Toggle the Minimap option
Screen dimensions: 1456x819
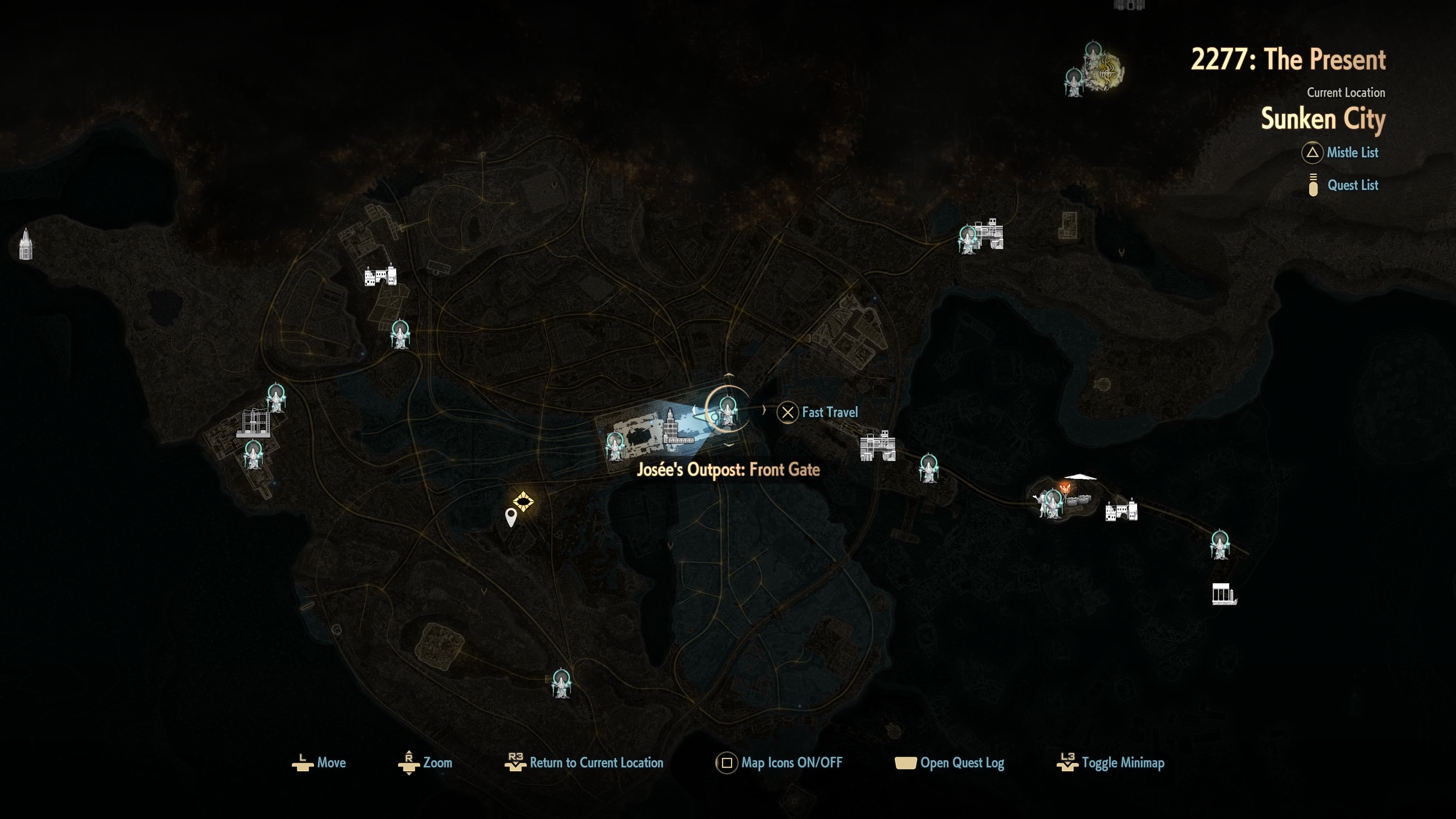[1111, 763]
